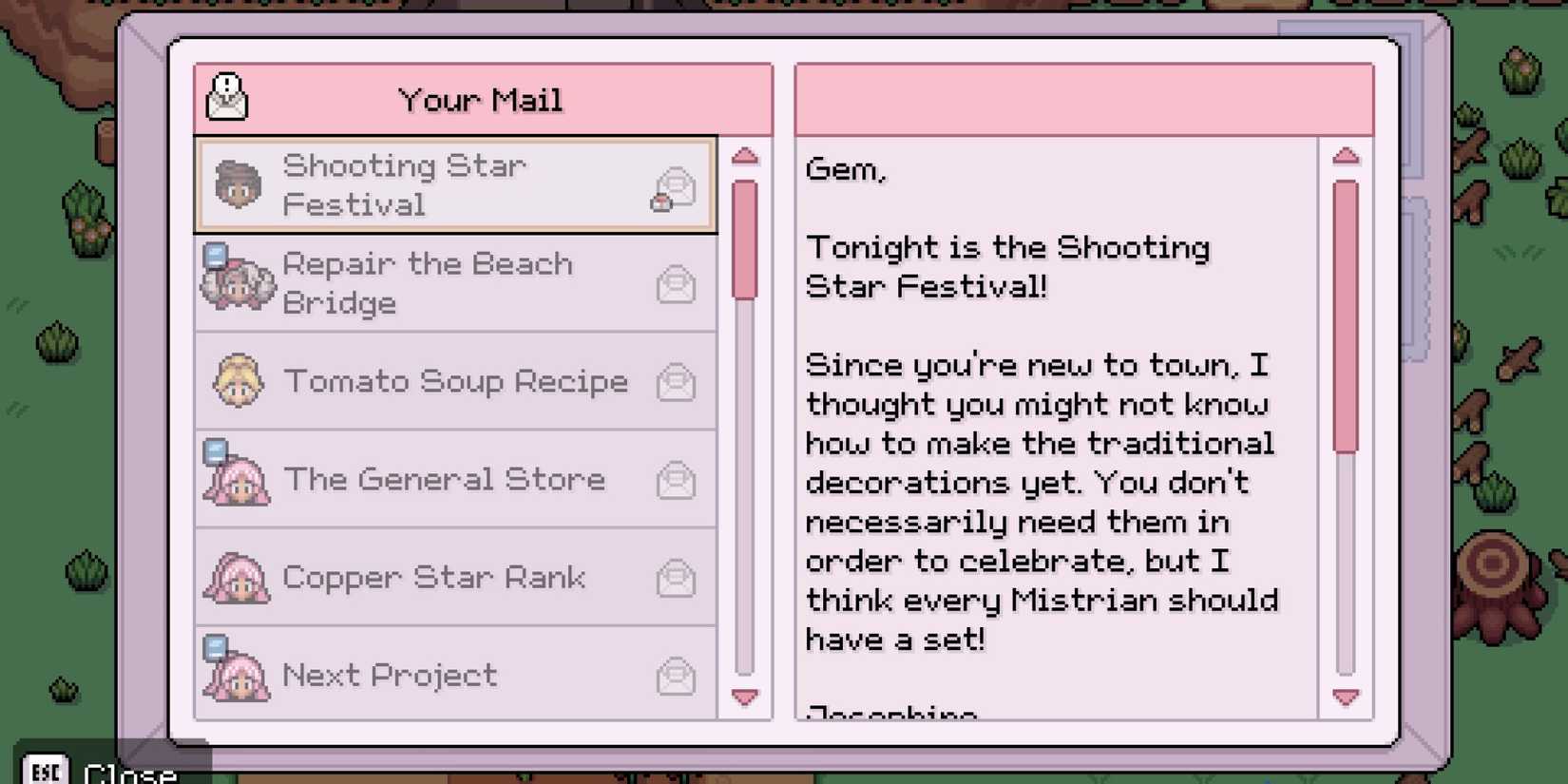Image resolution: width=1568 pixels, height=784 pixels.
Task: Toggle the attachment marker on Repair the Beach Bridge
Action: (x=217, y=255)
